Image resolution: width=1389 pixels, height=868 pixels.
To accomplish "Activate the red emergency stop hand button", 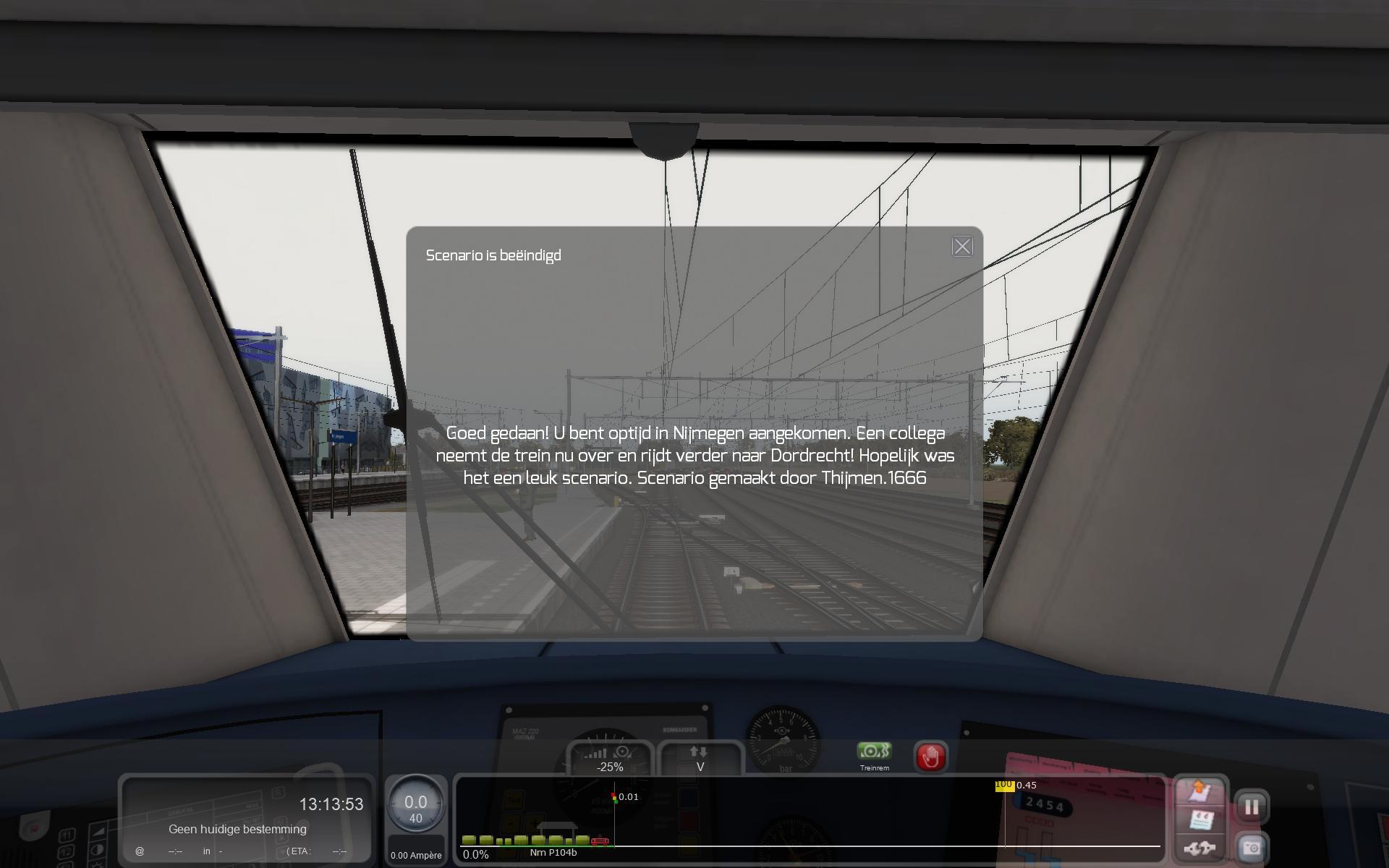I will (x=930, y=757).
